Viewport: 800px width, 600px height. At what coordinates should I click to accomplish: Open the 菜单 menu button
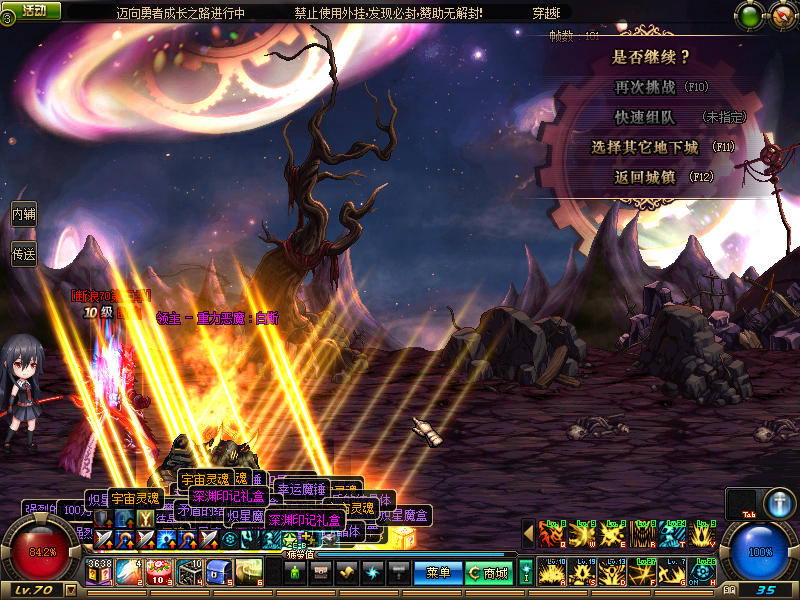pos(438,573)
